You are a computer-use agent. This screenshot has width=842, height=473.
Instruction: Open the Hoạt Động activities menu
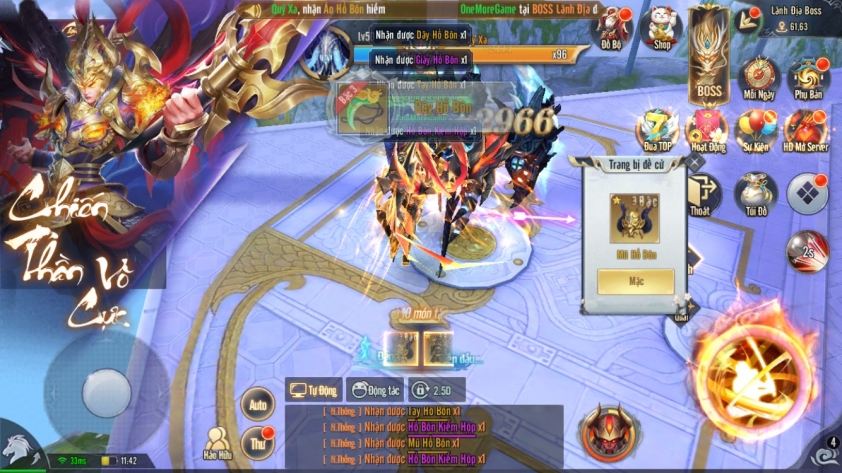tap(707, 130)
